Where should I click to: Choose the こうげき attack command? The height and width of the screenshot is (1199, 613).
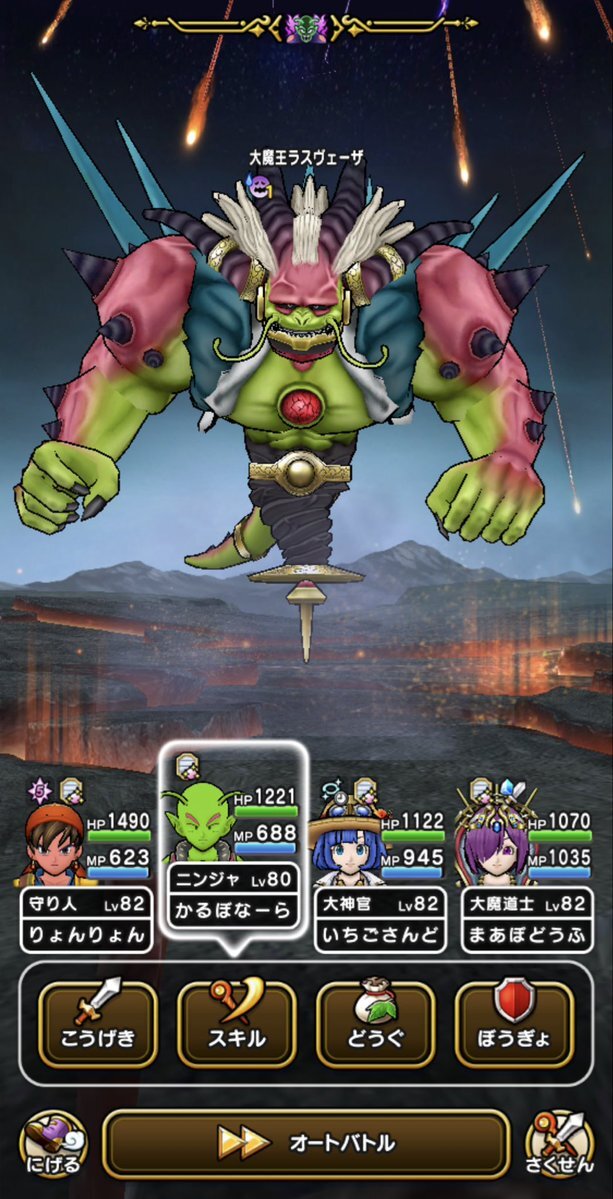click(97, 1023)
